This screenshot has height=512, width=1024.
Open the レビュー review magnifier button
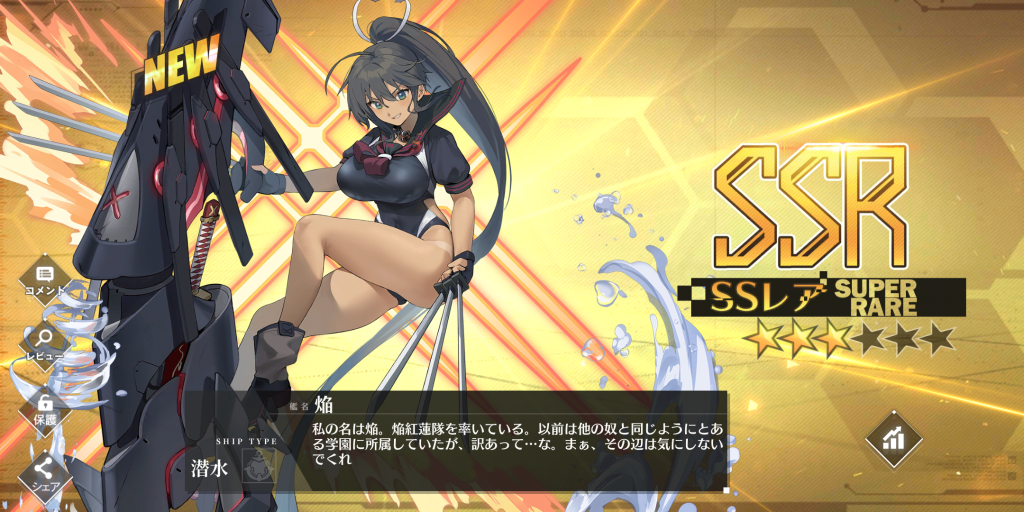44,341
